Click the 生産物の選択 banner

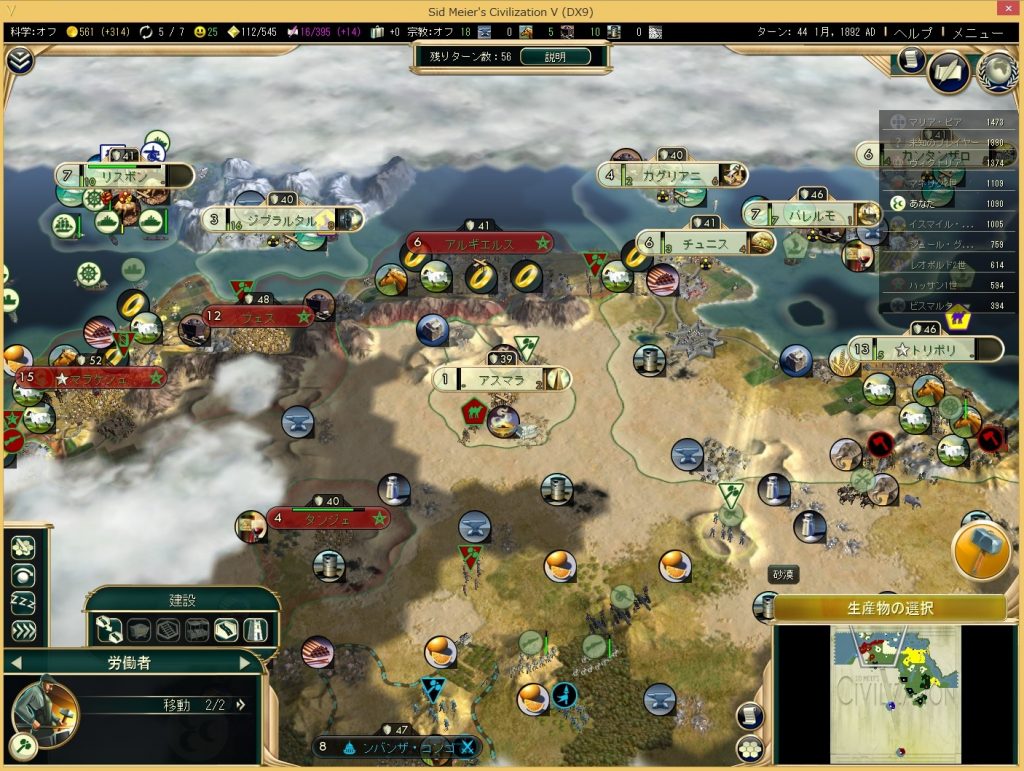tap(889, 608)
